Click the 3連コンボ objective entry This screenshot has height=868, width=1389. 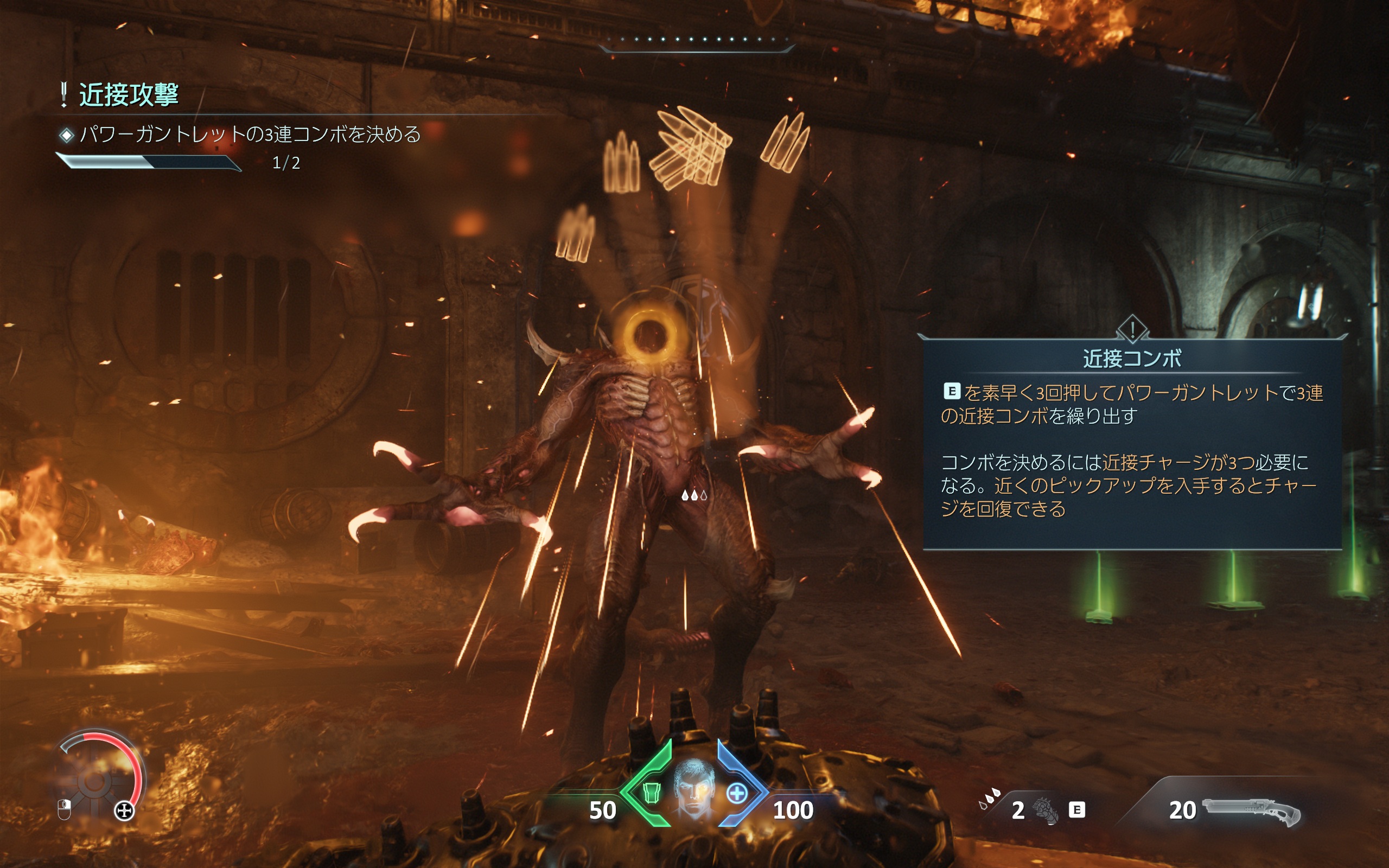pyautogui.click(x=249, y=135)
